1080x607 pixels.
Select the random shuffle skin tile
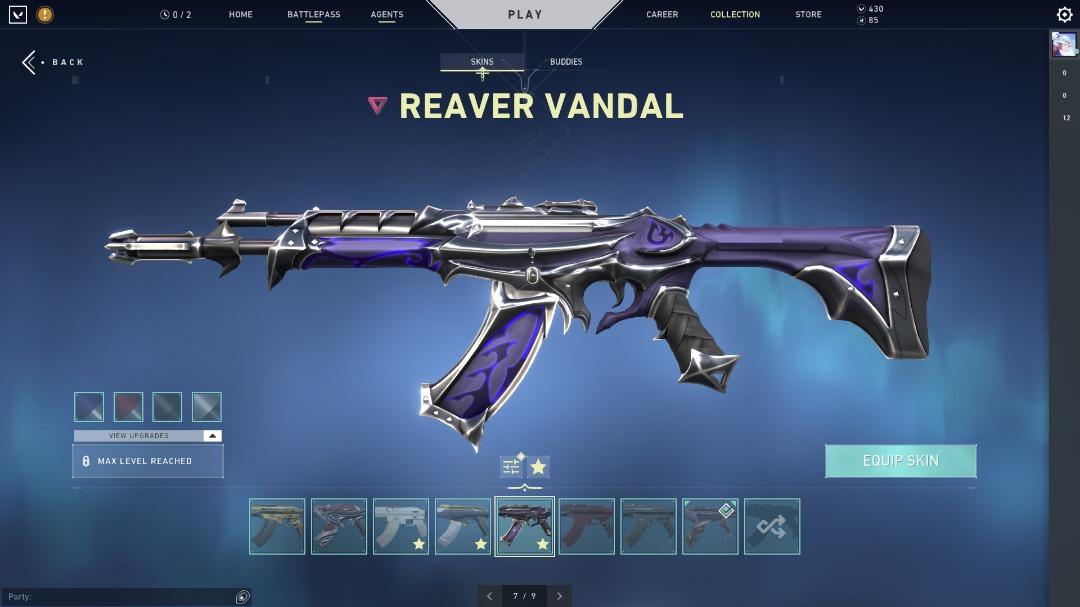[772, 527]
